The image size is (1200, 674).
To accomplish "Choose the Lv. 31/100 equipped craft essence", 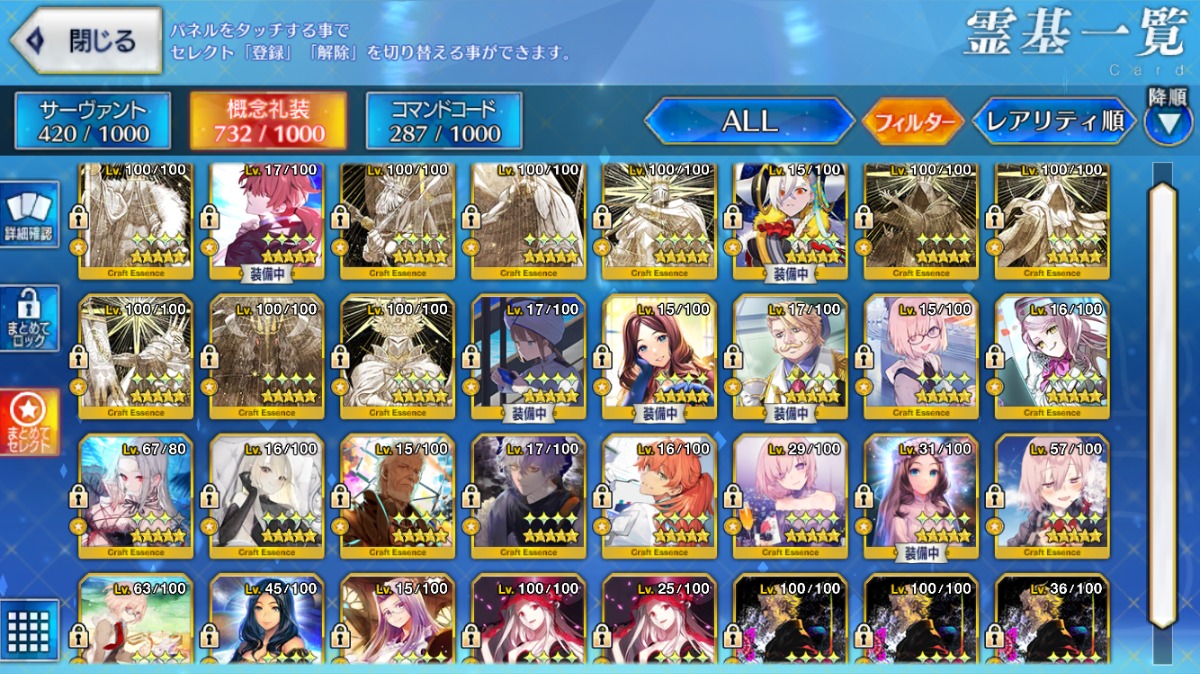I will point(921,496).
